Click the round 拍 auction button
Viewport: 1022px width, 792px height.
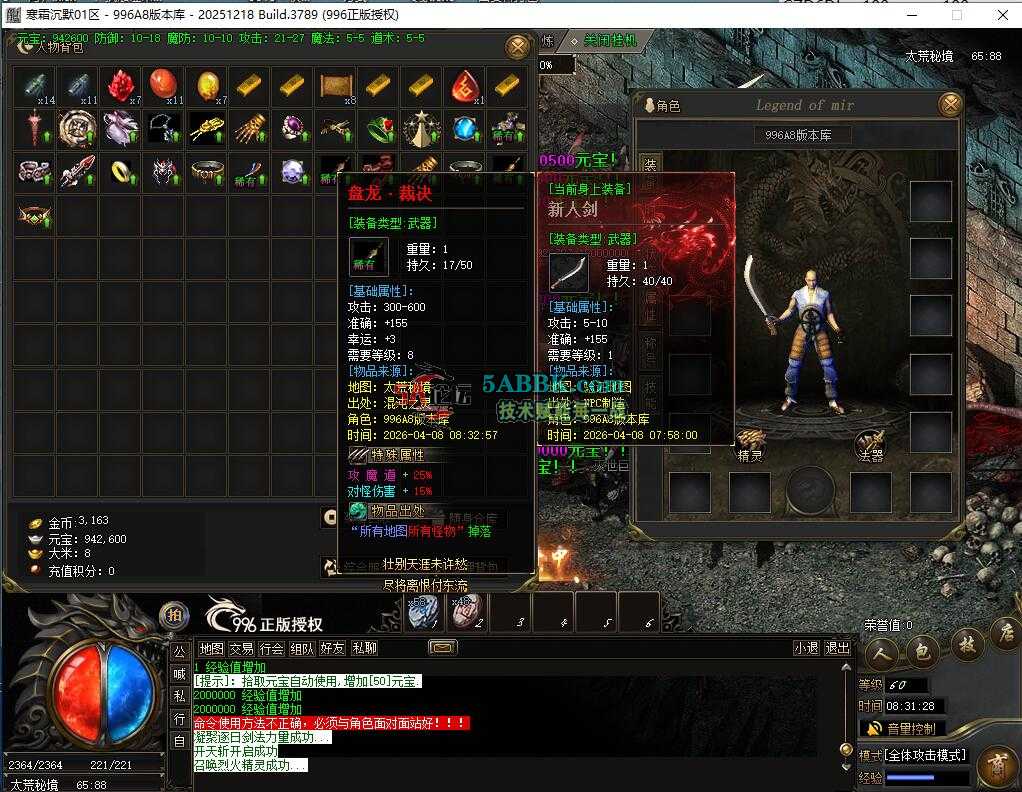coord(174,615)
